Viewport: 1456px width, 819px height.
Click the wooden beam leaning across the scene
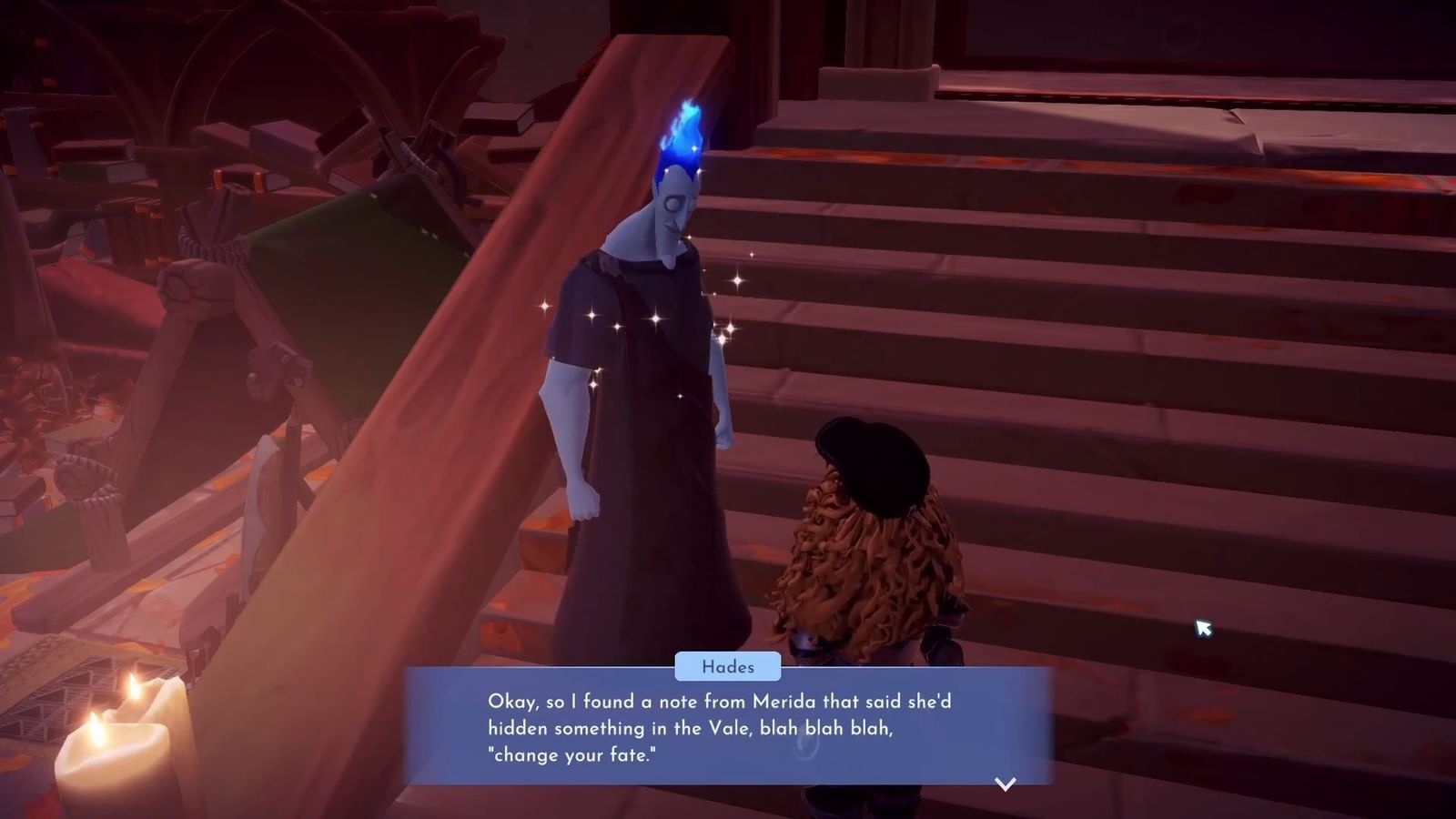click(409, 364)
